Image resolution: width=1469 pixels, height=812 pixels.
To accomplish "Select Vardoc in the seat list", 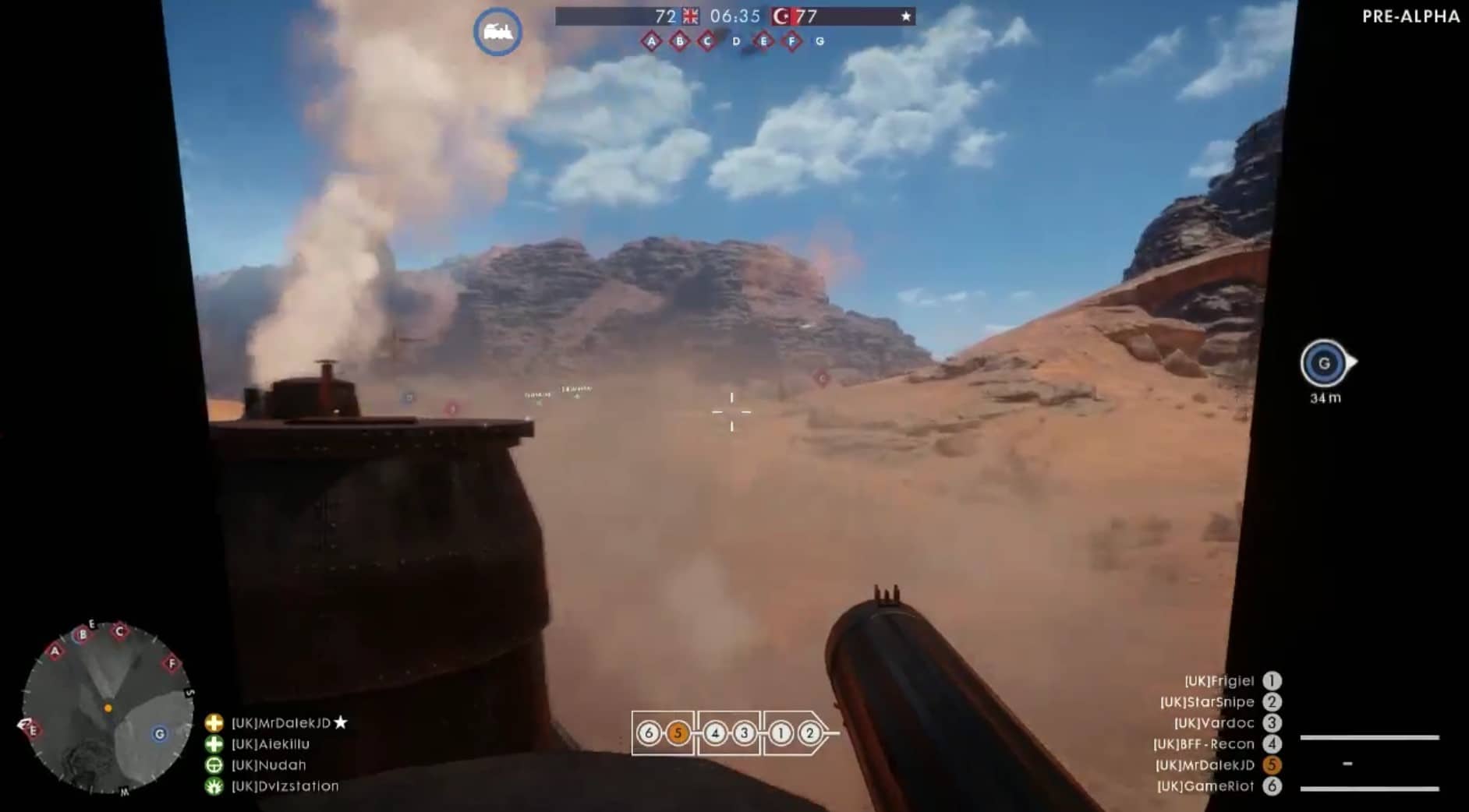I will [x=1214, y=723].
